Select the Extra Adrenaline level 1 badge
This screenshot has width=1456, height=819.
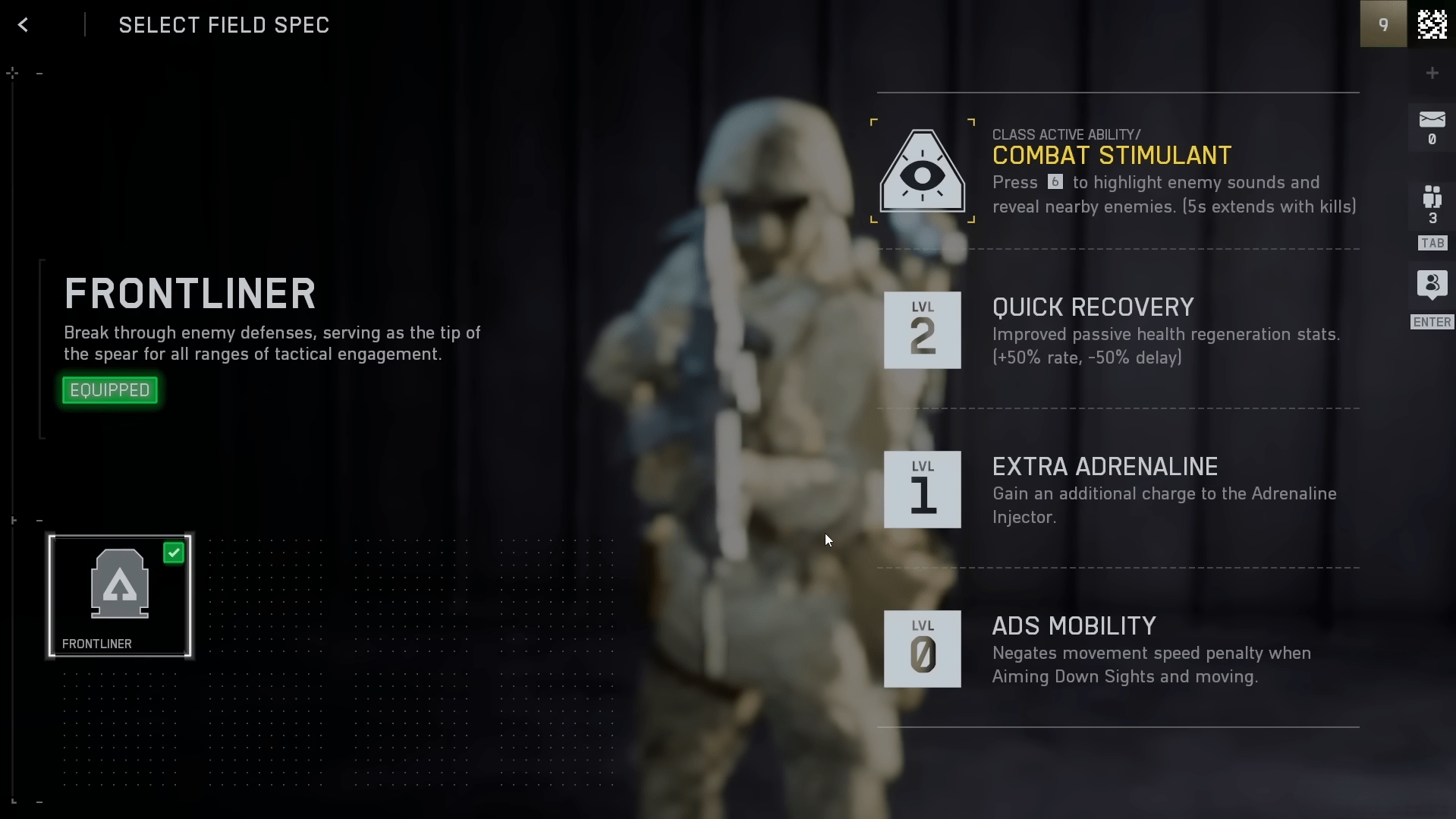coord(922,490)
